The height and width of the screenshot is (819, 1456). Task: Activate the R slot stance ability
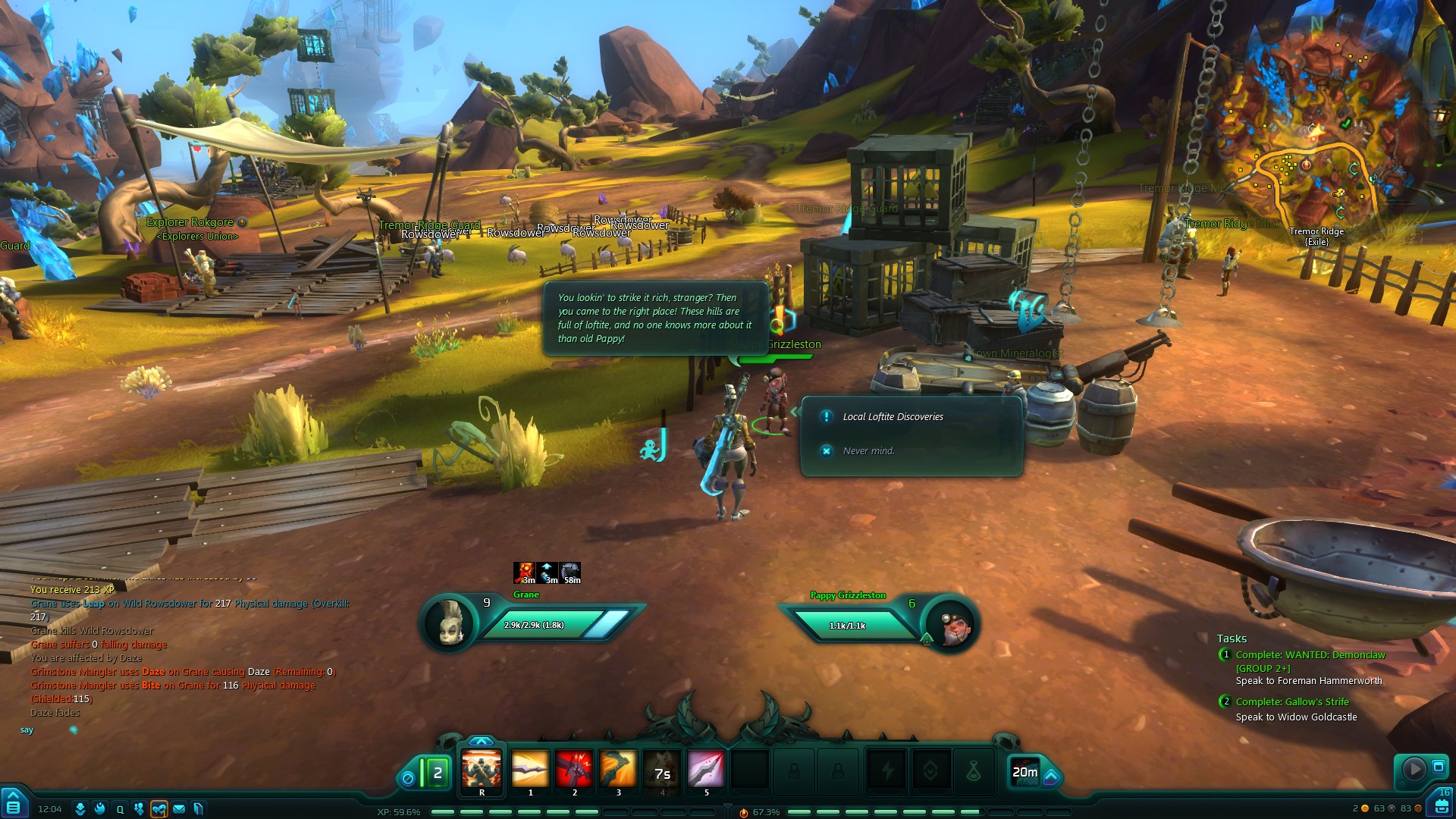482,769
